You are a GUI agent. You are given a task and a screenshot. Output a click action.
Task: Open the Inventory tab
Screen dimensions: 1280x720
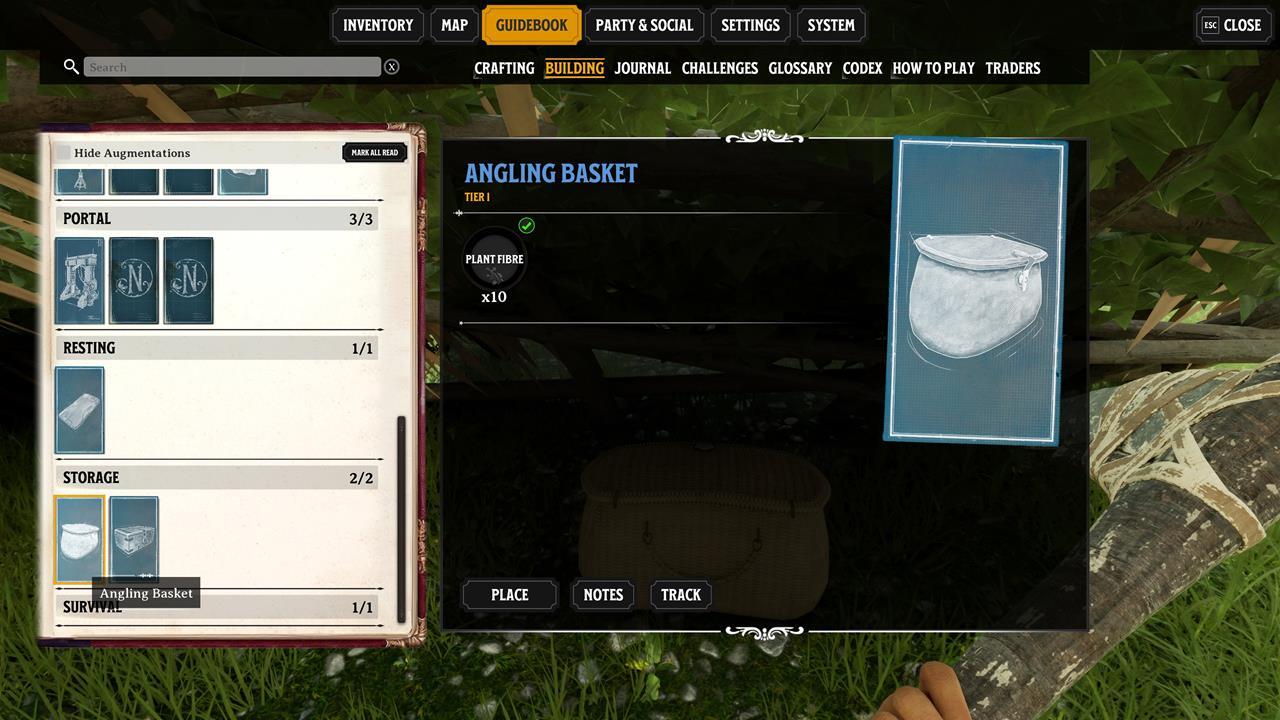pos(378,25)
